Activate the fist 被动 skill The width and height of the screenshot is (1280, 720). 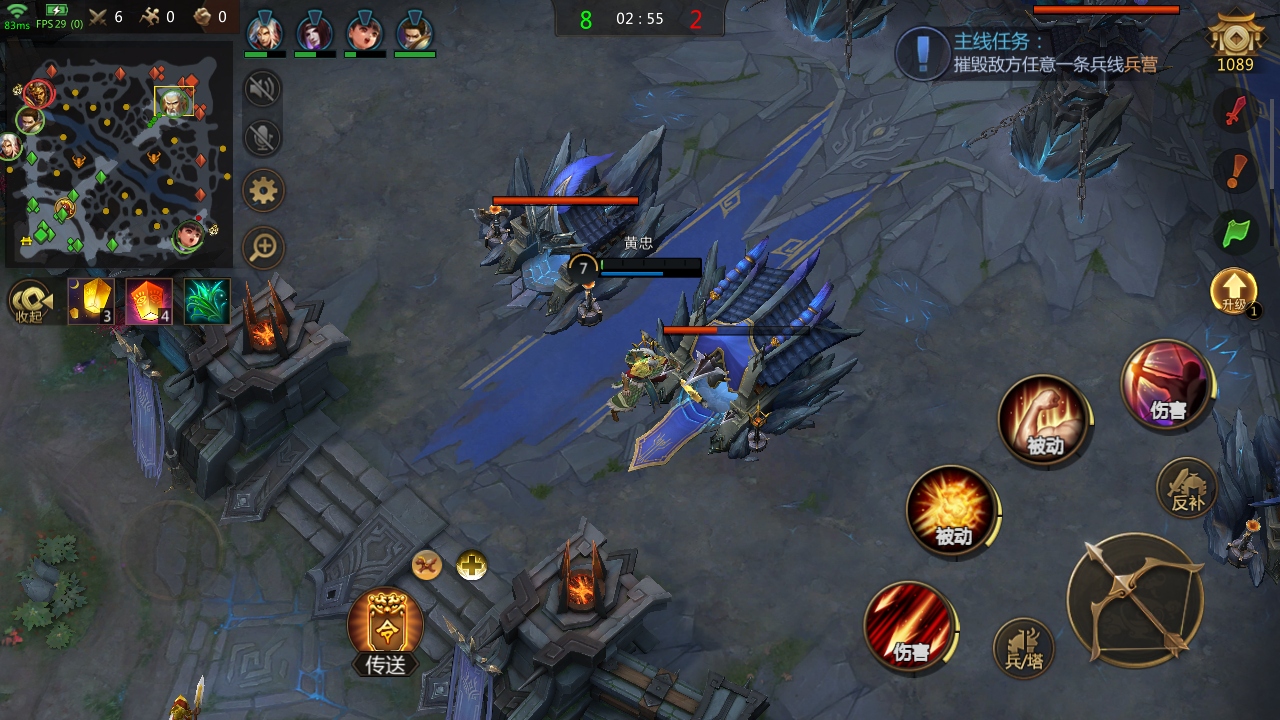pyautogui.click(x=1043, y=418)
